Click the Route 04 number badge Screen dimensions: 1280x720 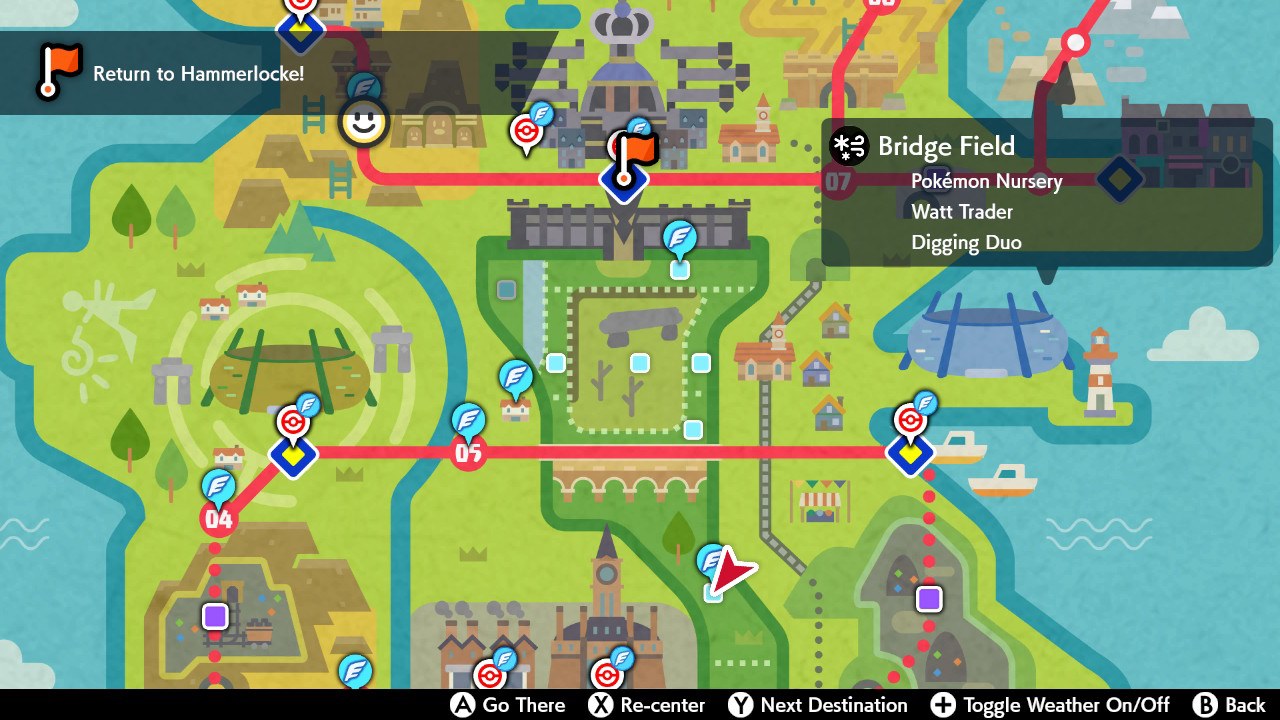(x=219, y=518)
